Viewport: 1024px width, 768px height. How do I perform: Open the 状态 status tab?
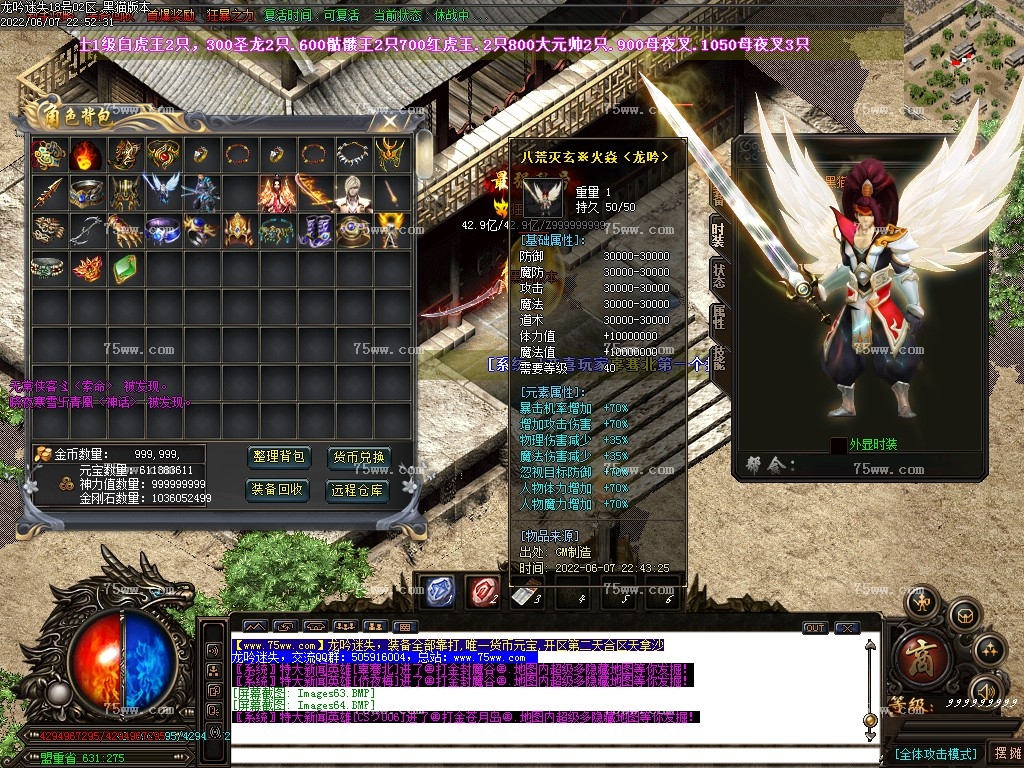click(x=718, y=275)
